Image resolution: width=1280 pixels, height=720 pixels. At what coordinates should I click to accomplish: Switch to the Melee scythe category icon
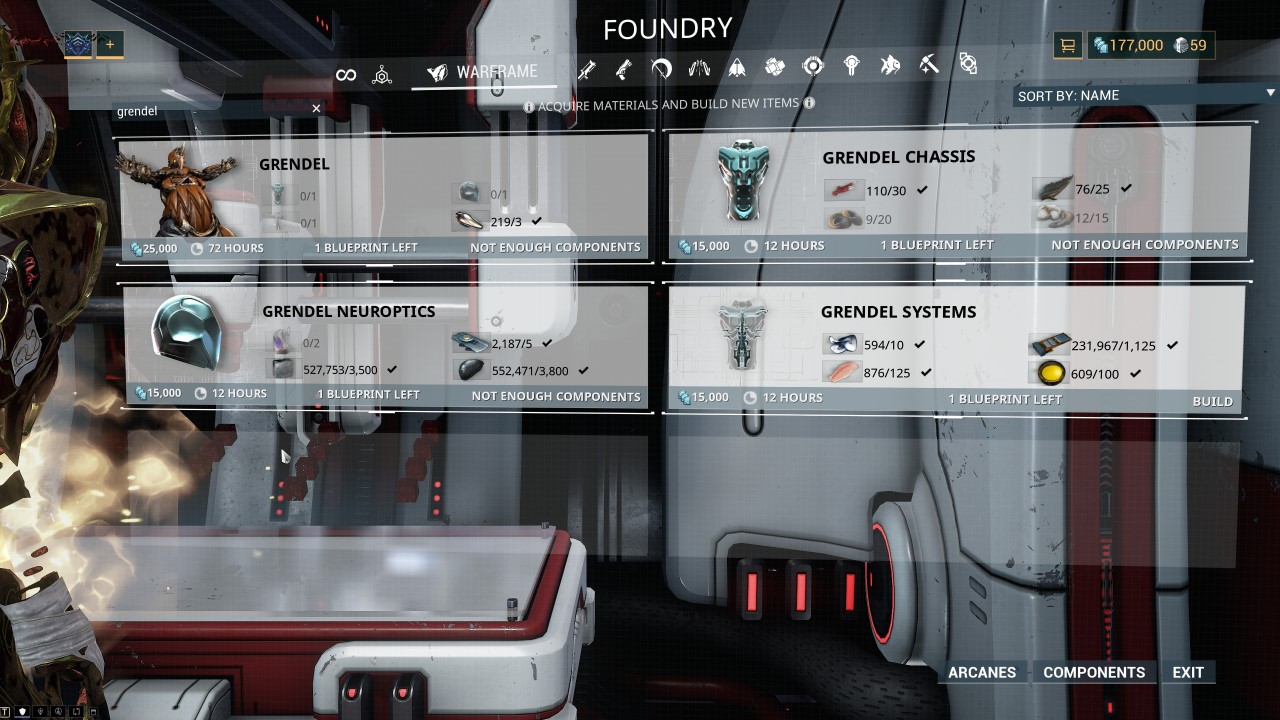click(x=662, y=66)
